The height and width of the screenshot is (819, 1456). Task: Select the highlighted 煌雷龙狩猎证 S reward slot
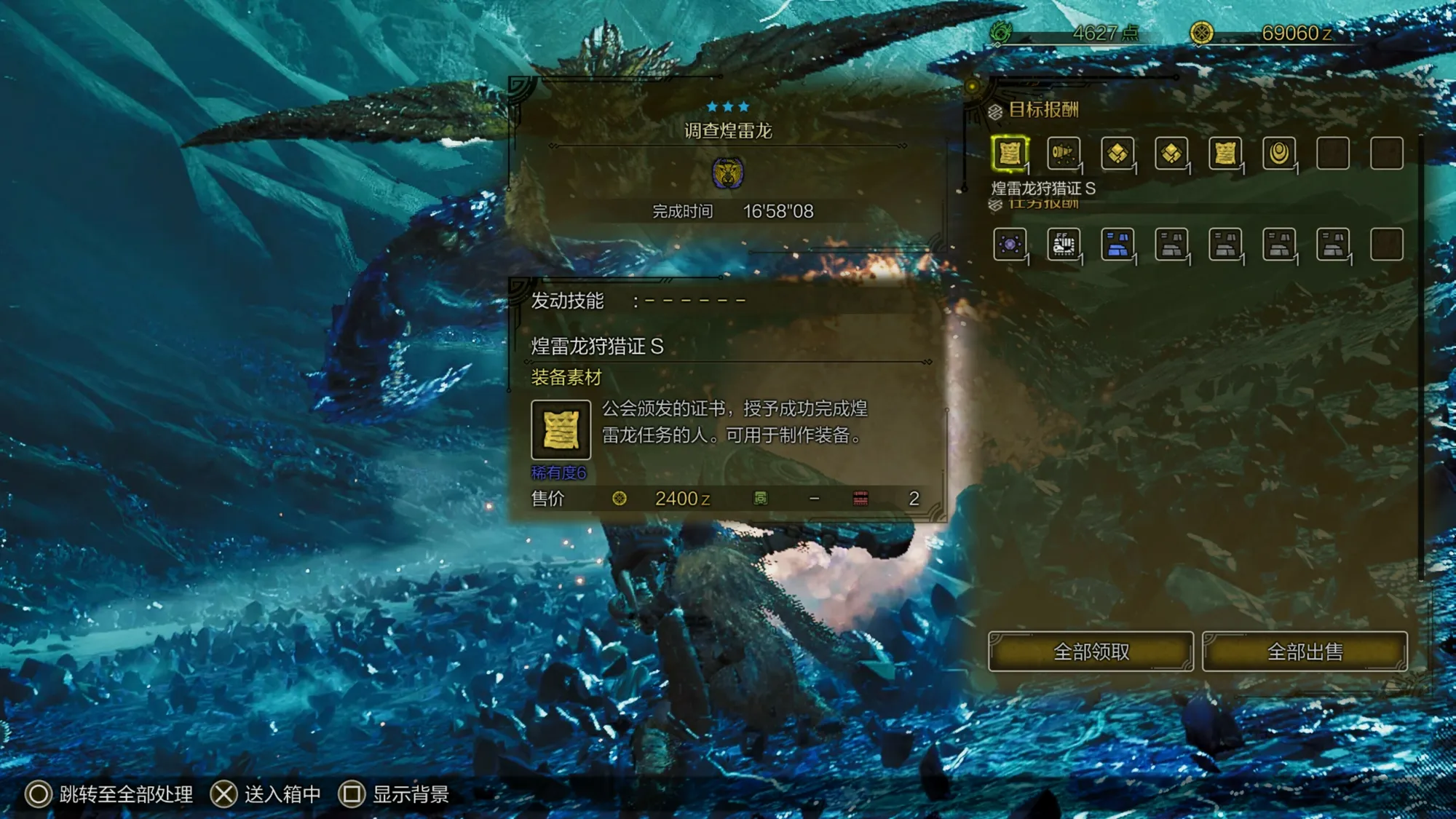coord(1010,154)
